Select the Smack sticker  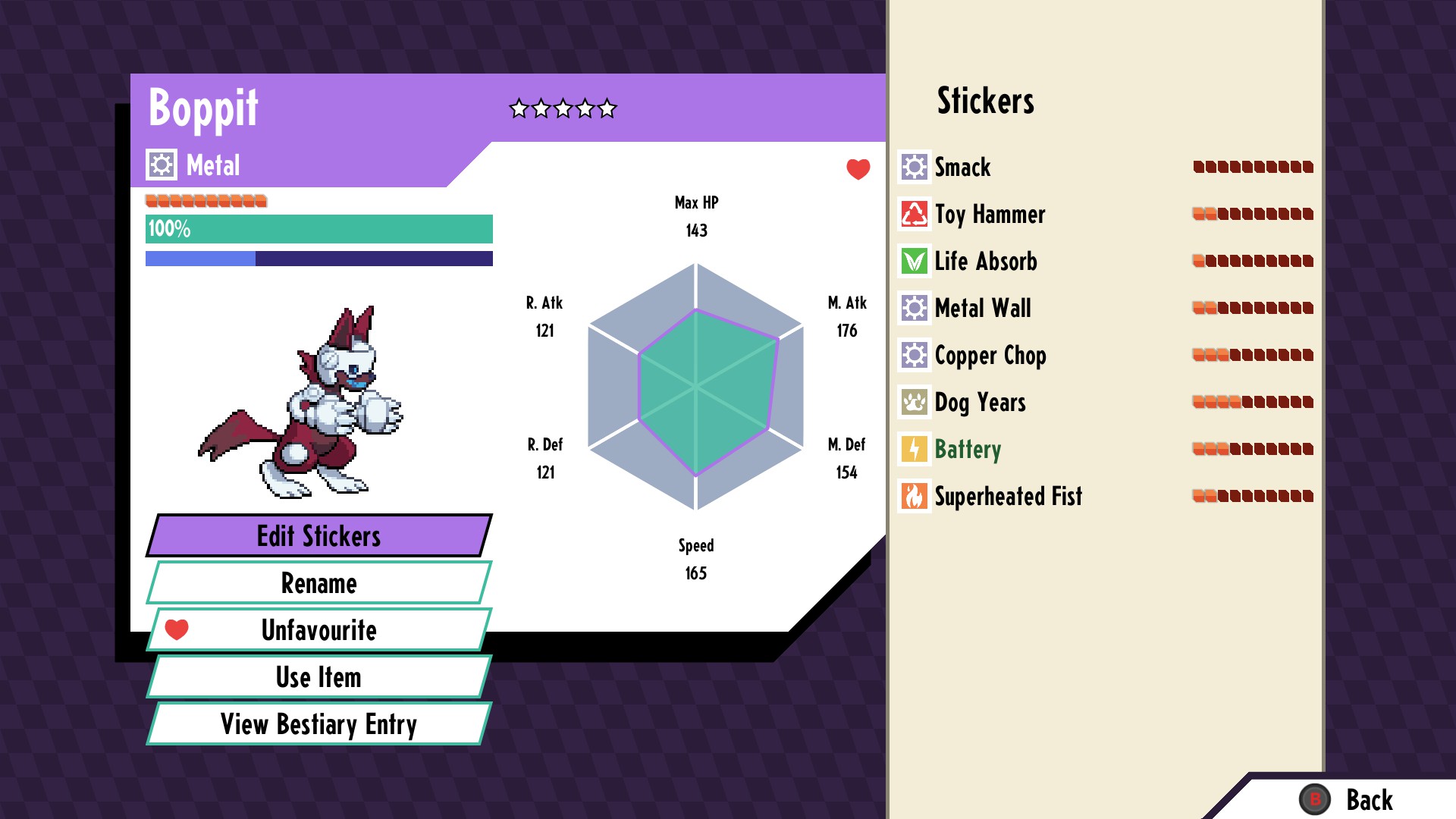[x=962, y=167]
